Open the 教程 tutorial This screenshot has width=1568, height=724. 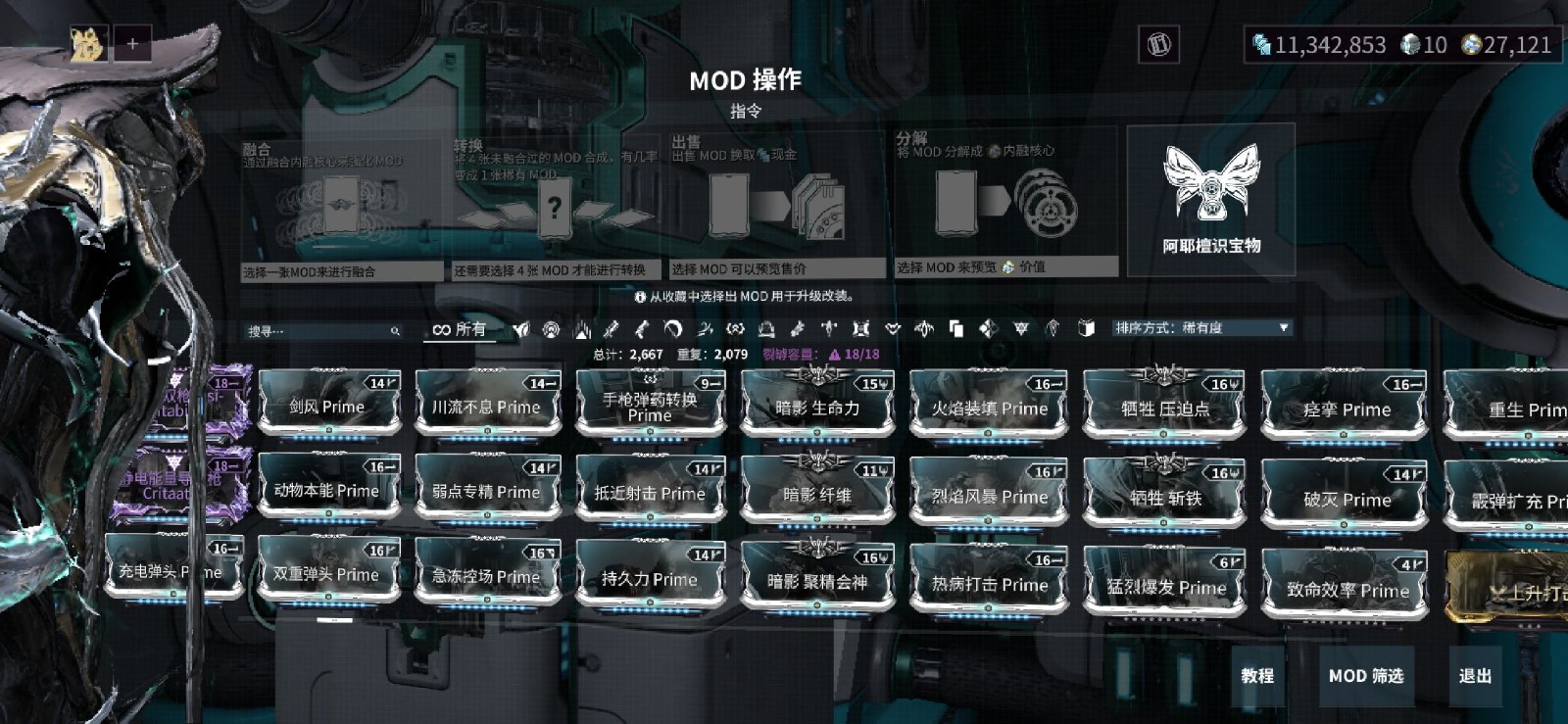[x=1257, y=675]
